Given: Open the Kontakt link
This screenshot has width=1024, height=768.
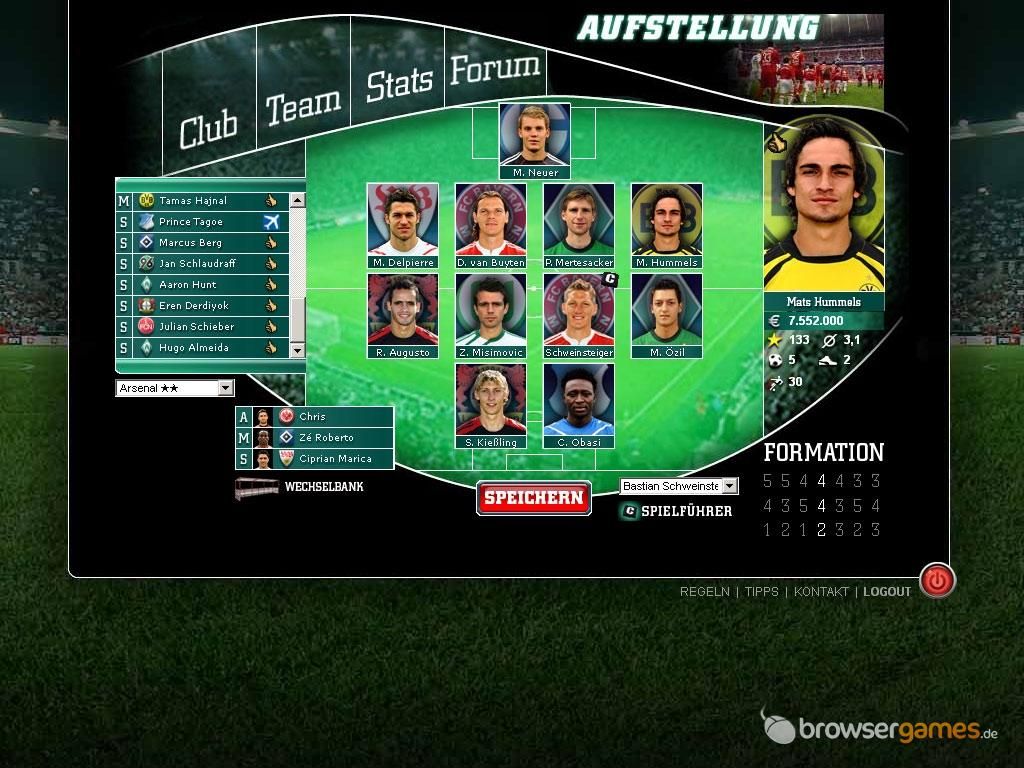Looking at the screenshot, I should coord(821,592).
